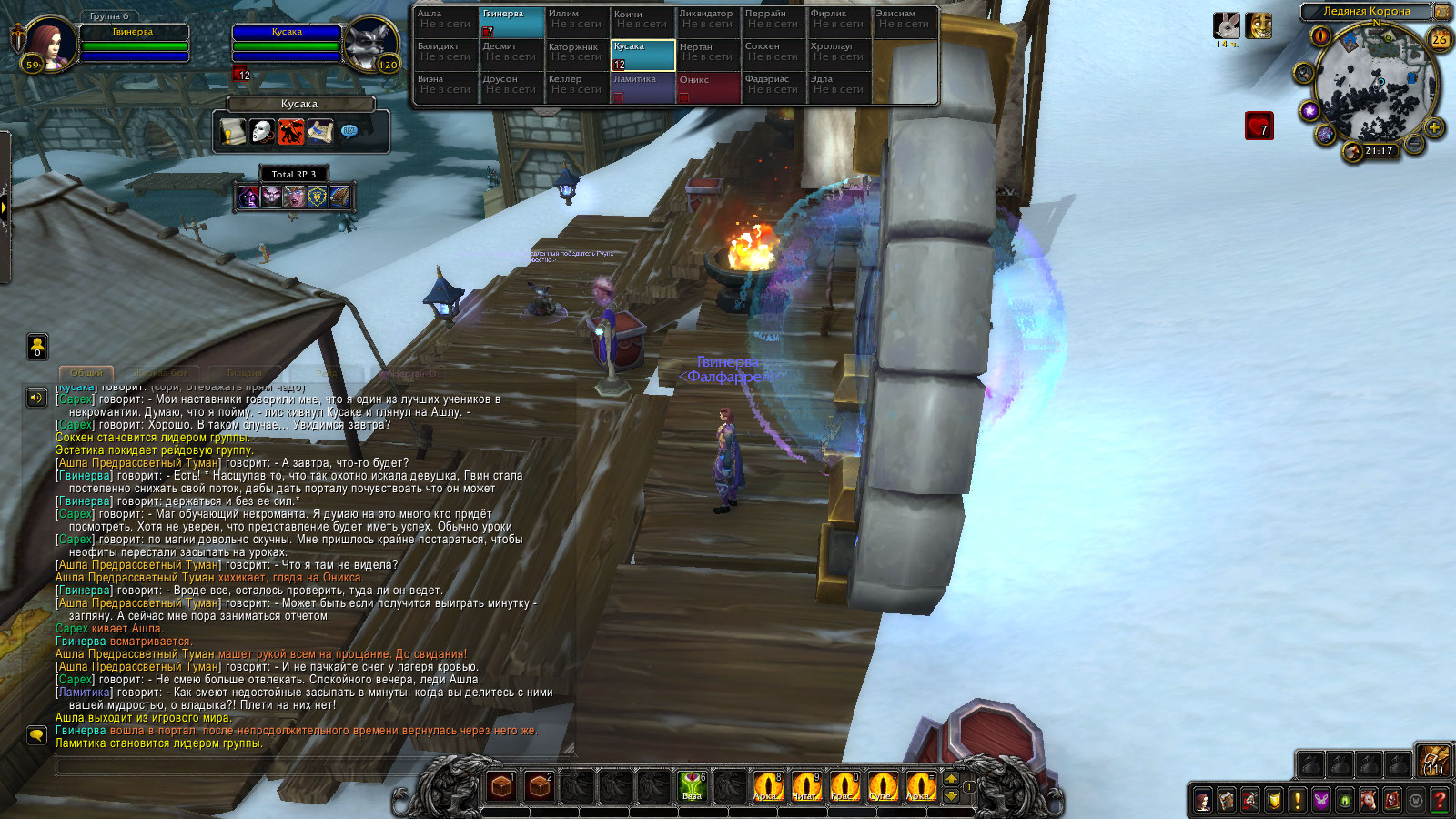Open the calendar button showing 26
Image resolution: width=1456 pixels, height=819 pixels.
tap(1440, 39)
